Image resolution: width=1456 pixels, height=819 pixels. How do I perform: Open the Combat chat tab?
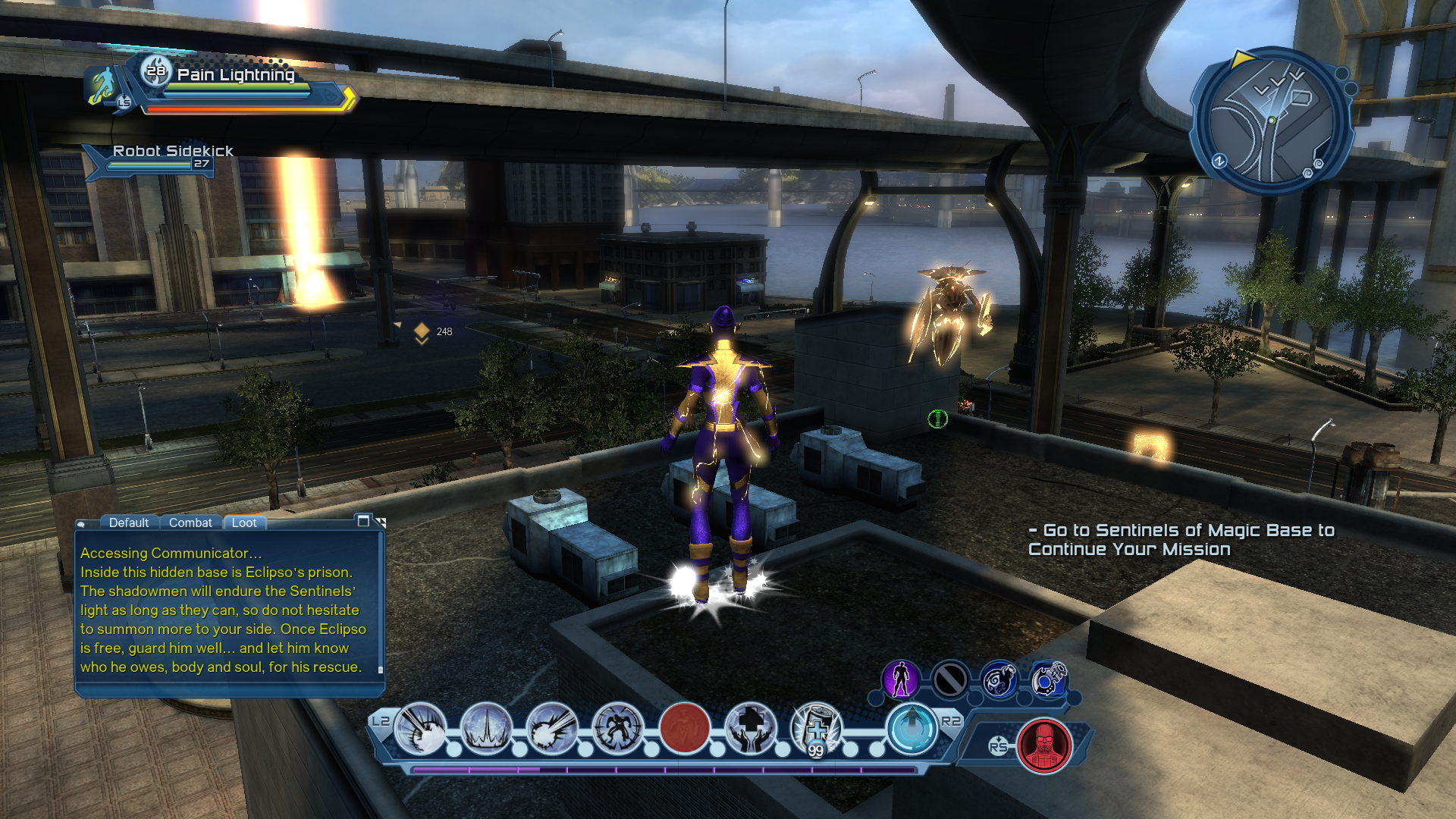190,522
